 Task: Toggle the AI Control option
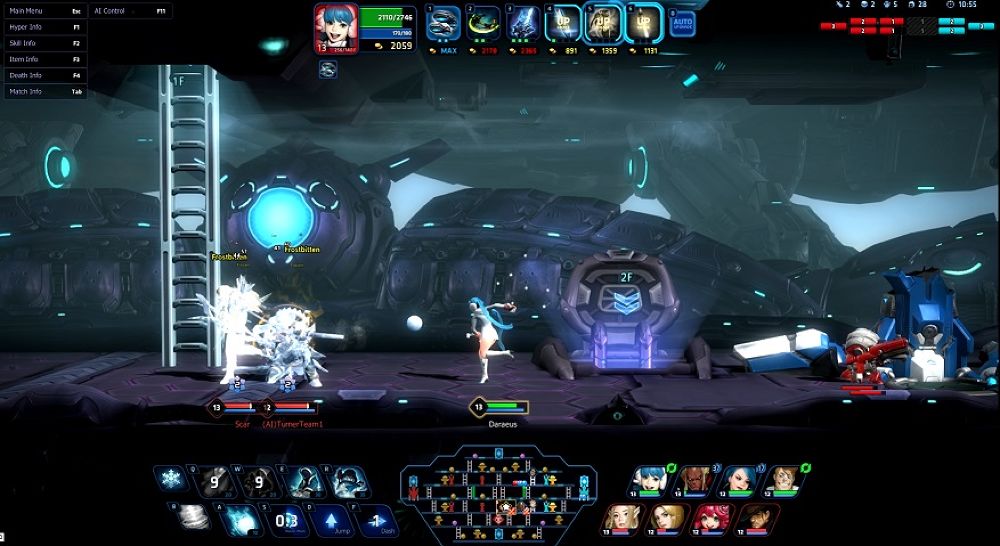tap(129, 11)
